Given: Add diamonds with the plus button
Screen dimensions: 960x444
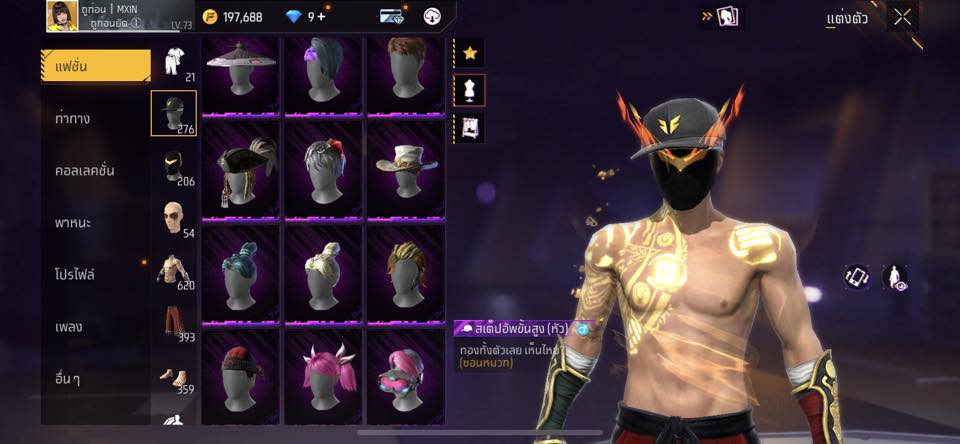Looking at the screenshot, I should pyautogui.click(x=321, y=16).
